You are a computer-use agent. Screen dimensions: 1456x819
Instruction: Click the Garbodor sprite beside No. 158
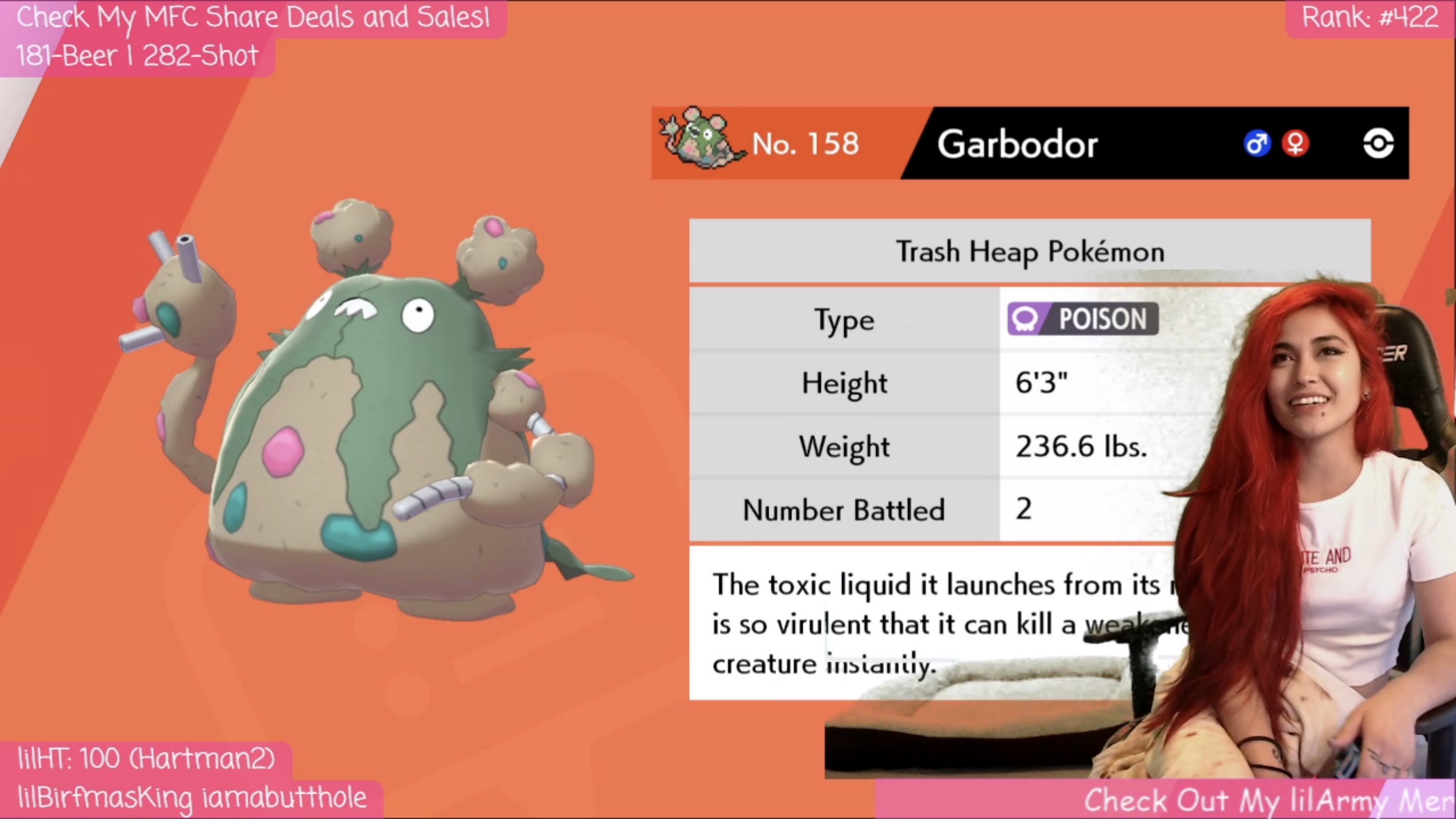699,140
